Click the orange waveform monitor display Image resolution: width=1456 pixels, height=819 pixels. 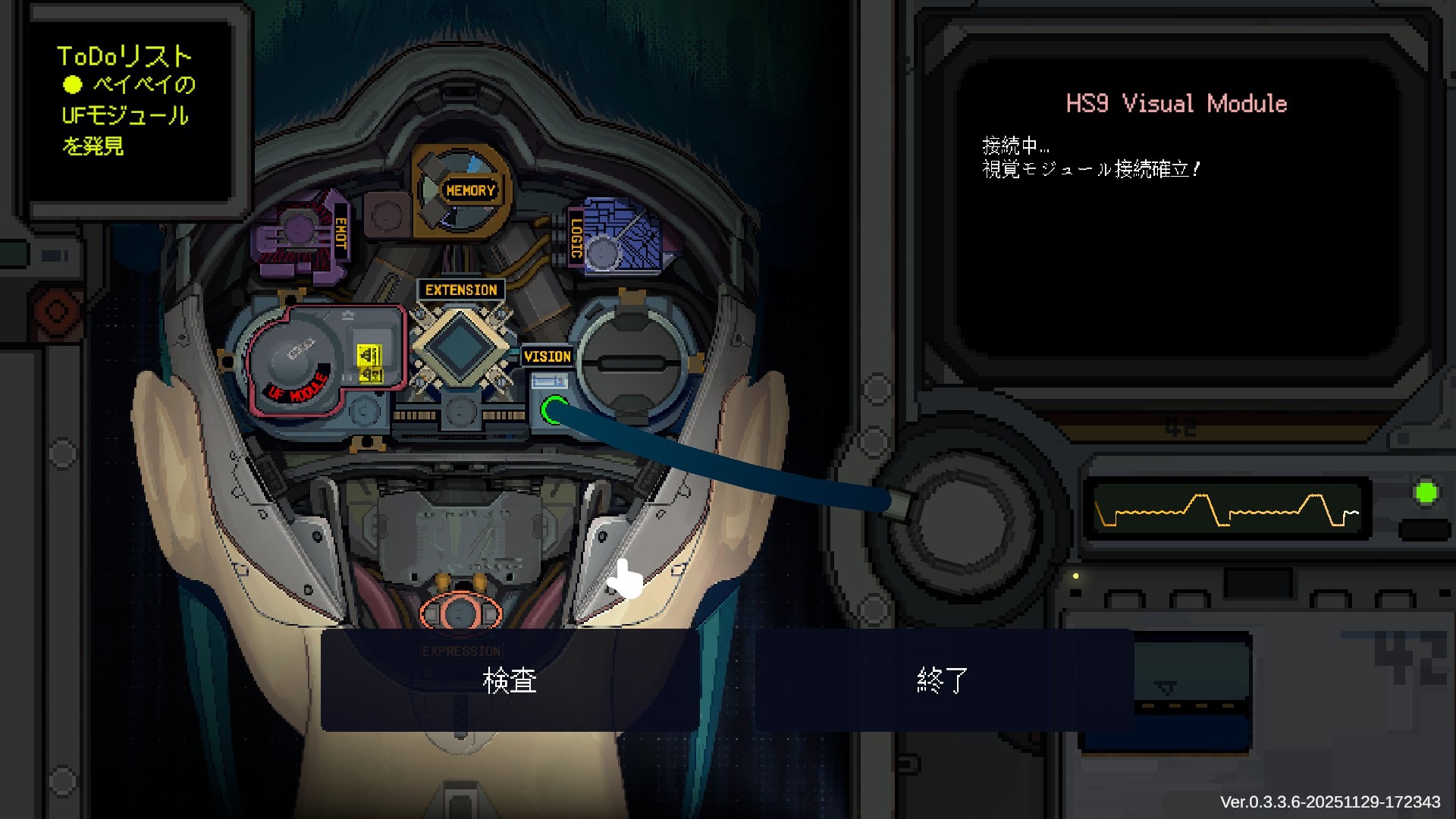click(1227, 510)
